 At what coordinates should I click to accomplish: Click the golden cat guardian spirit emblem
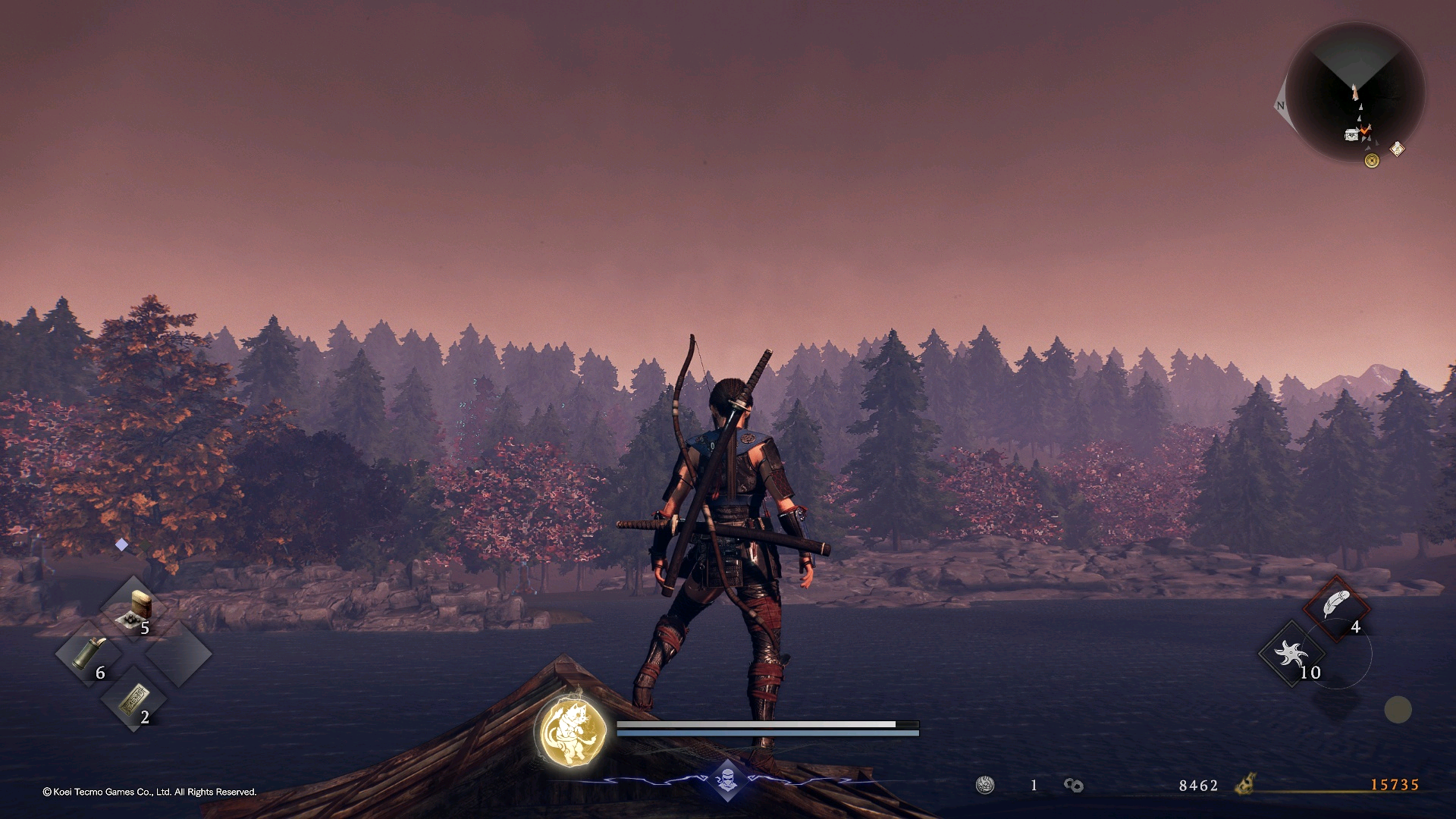click(572, 730)
